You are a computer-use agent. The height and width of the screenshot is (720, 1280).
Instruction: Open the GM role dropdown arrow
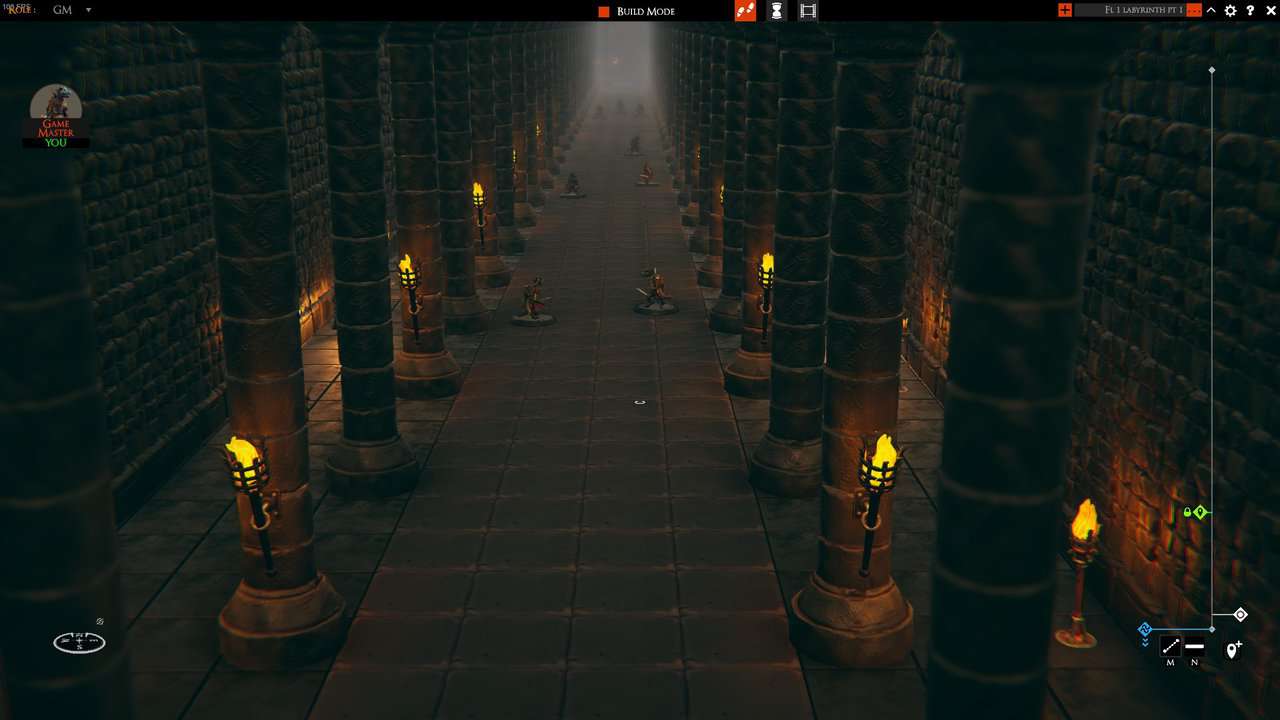point(88,10)
